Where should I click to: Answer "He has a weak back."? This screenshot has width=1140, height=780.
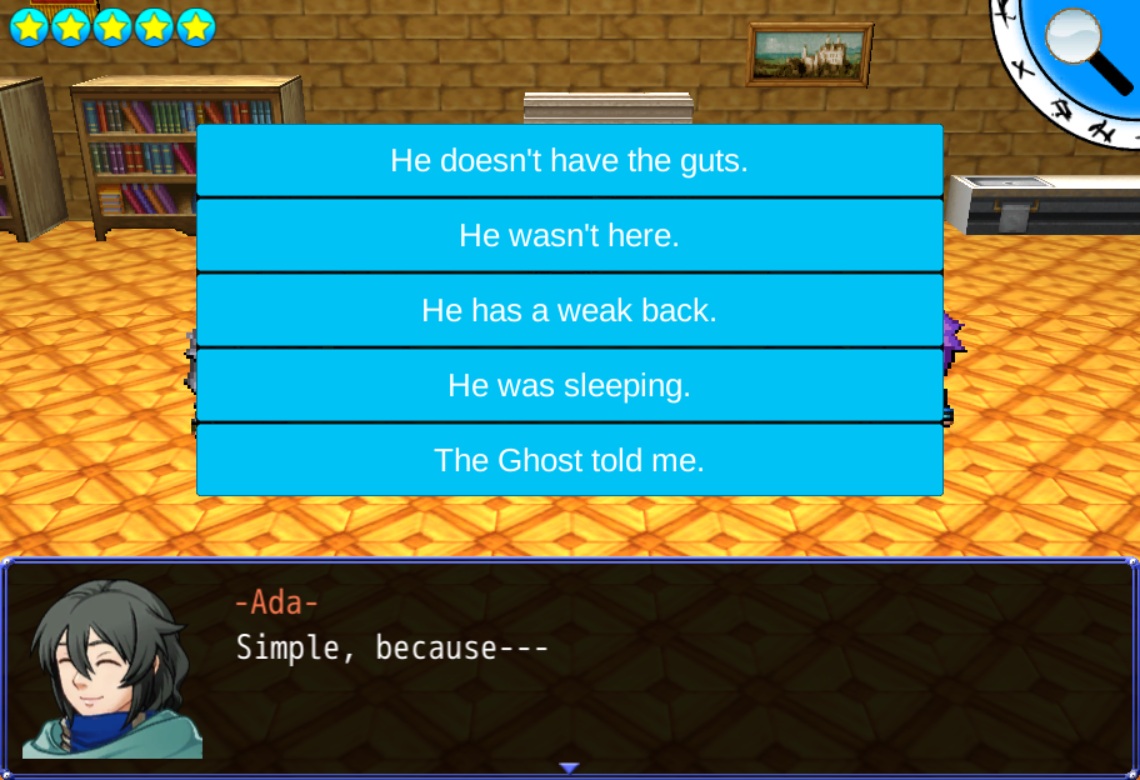pos(569,310)
